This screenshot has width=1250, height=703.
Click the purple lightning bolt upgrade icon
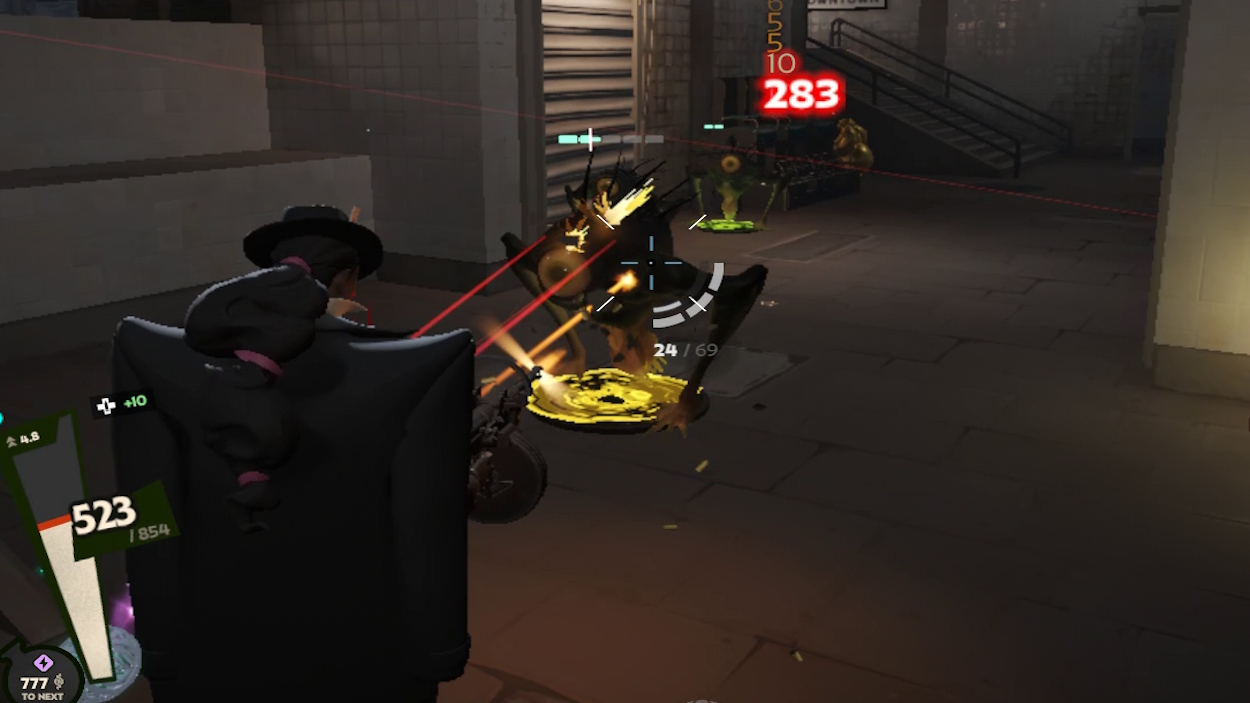point(43,663)
